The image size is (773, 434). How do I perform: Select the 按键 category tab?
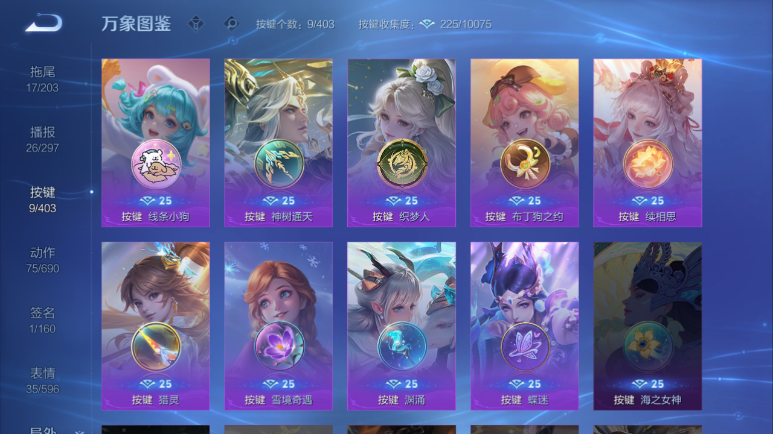coord(42,199)
